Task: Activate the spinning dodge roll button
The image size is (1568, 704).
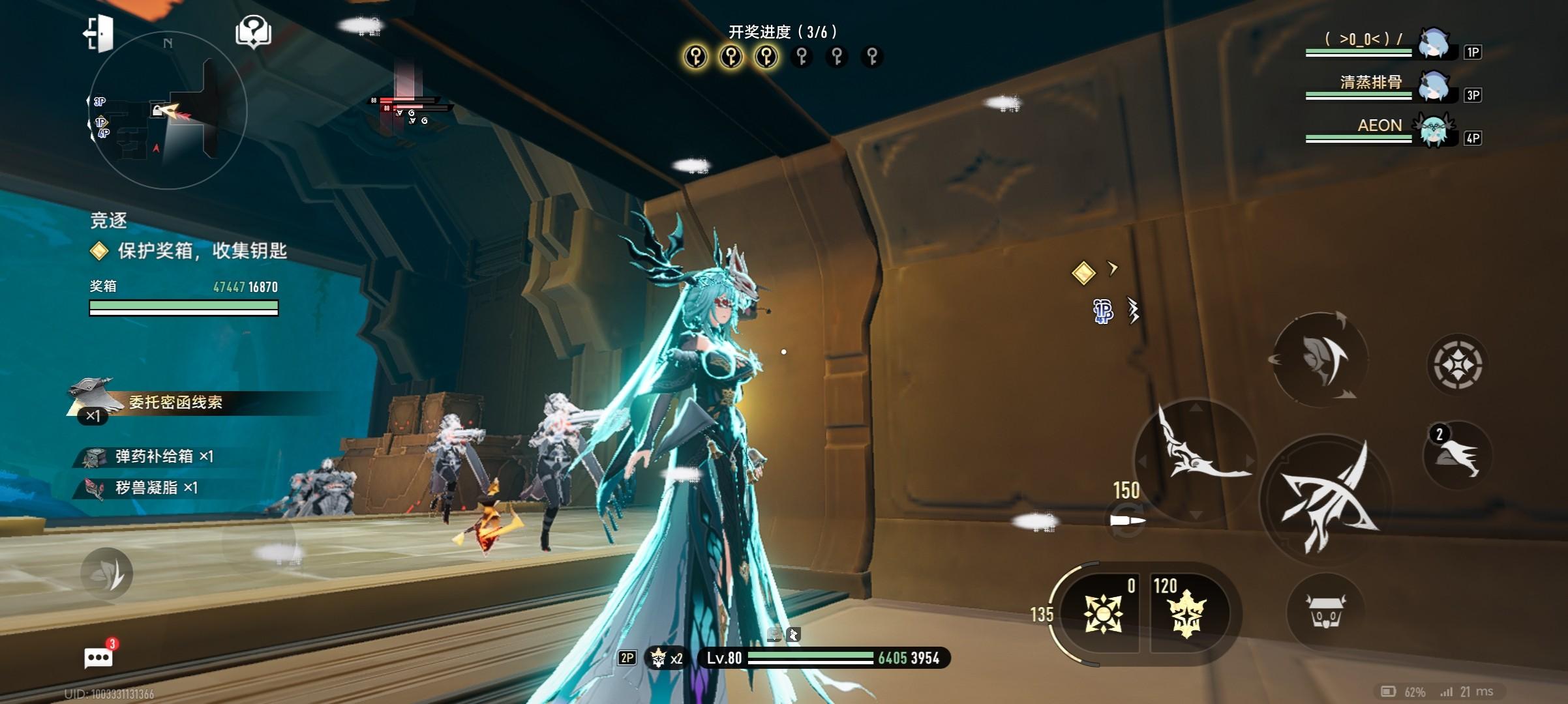Action: [1319, 359]
